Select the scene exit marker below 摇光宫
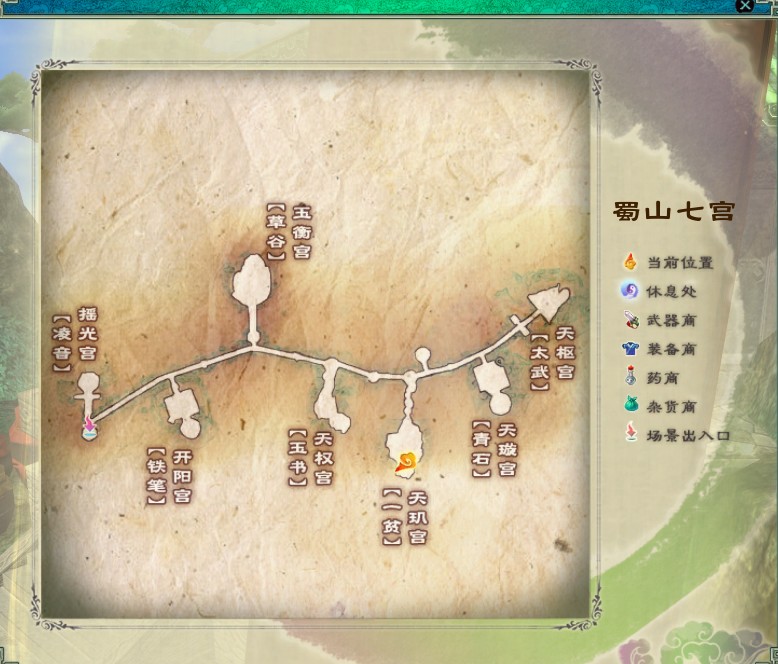Image resolution: width=778 pixels, height=664 pixels. tap(89, 427)
